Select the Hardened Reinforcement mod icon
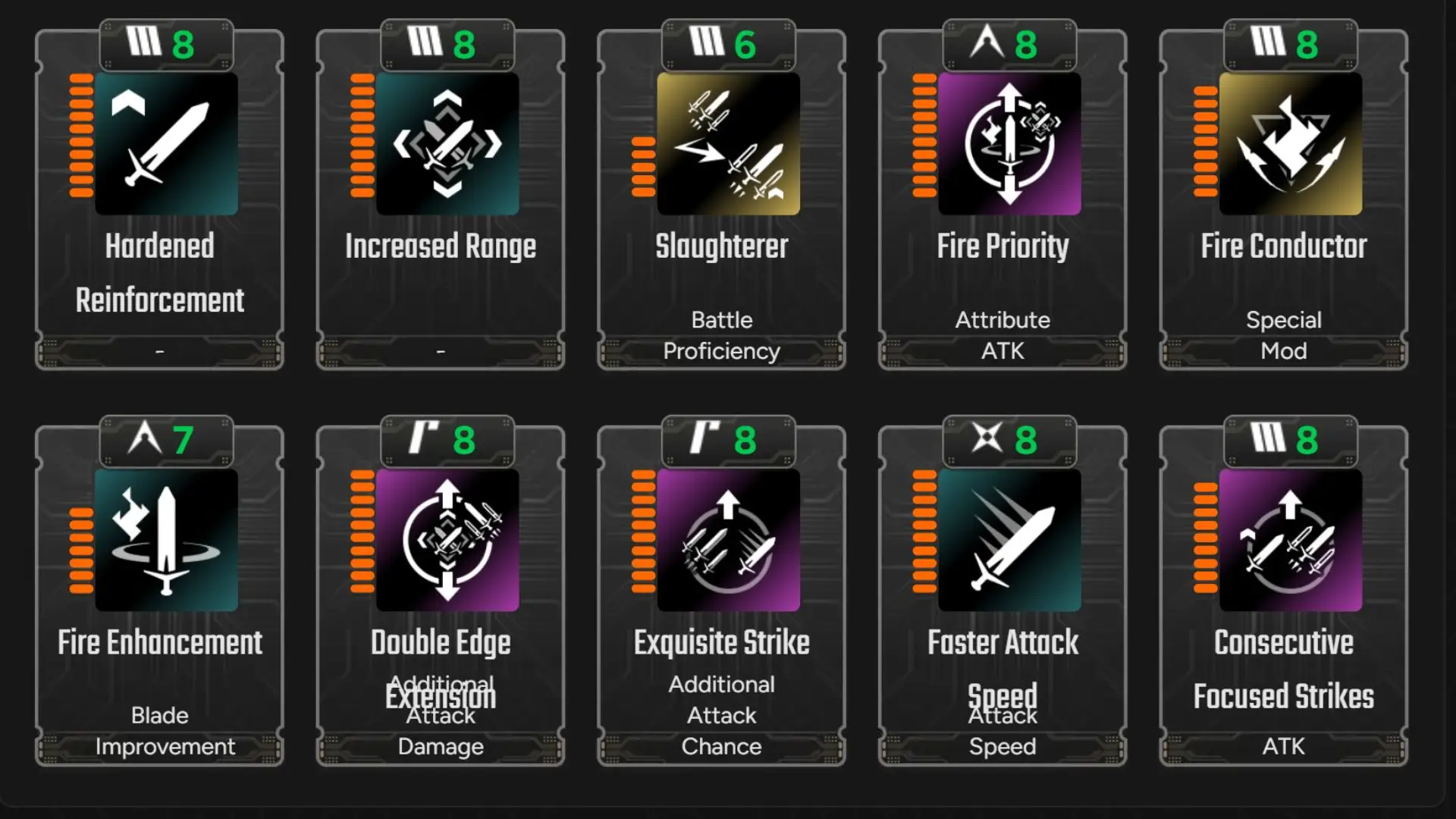1456x819 pixels. pos(167,144)
